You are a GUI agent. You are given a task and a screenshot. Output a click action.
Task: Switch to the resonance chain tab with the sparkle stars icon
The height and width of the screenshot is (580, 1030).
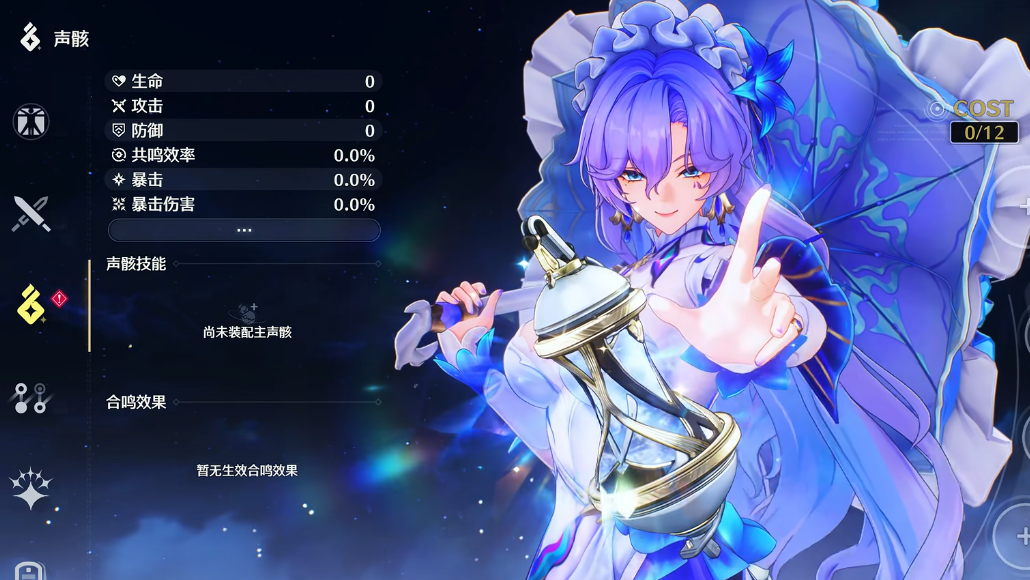tap(30, 488)
